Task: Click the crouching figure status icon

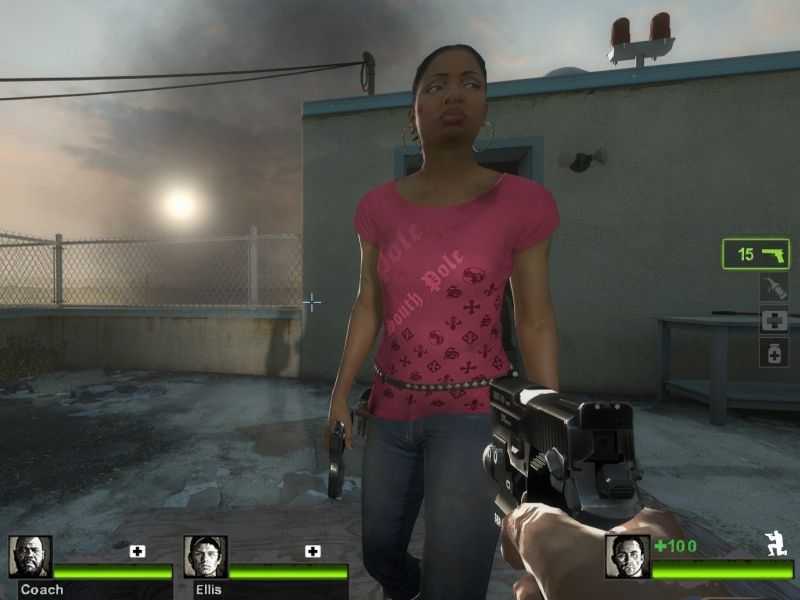Action: pos(773,545)
